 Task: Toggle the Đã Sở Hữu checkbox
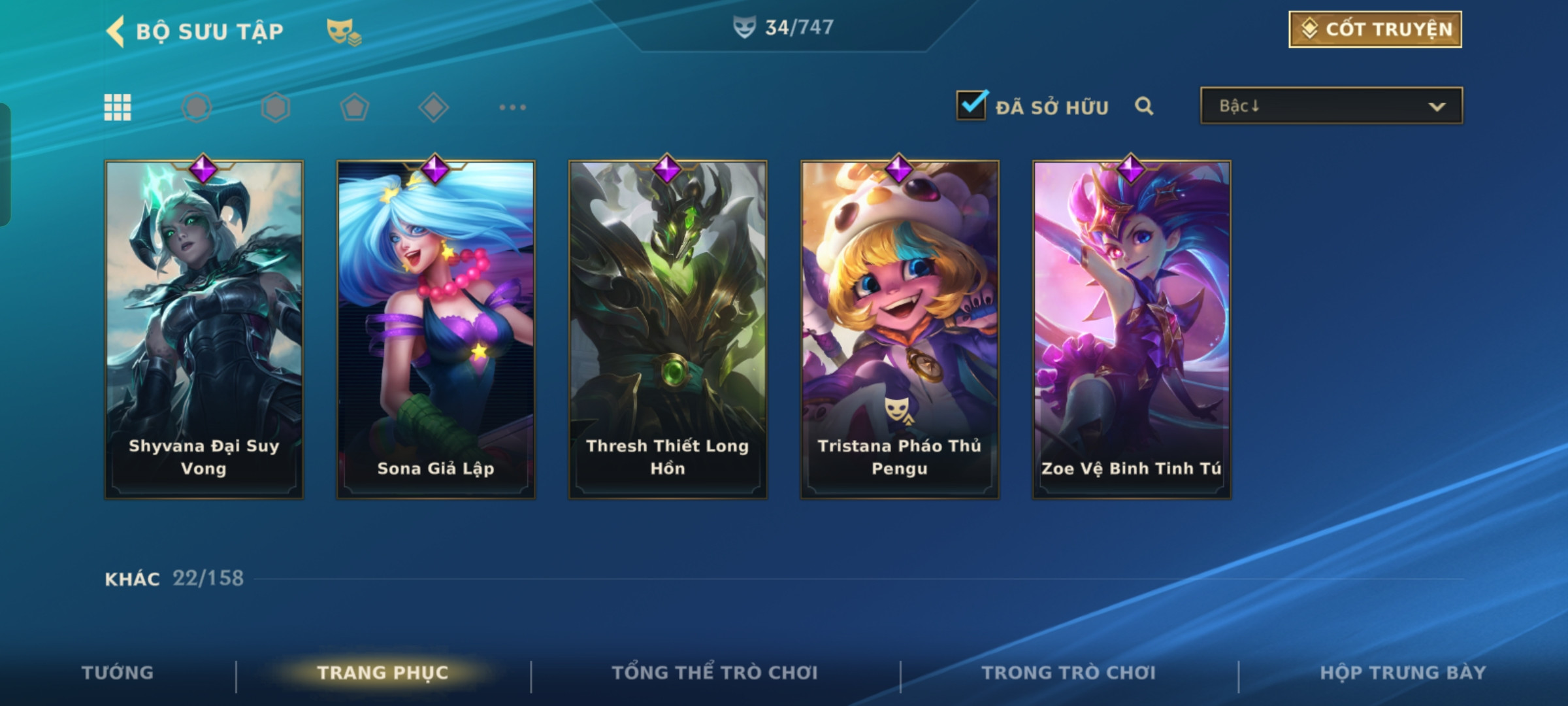click(x=972, y=106)
